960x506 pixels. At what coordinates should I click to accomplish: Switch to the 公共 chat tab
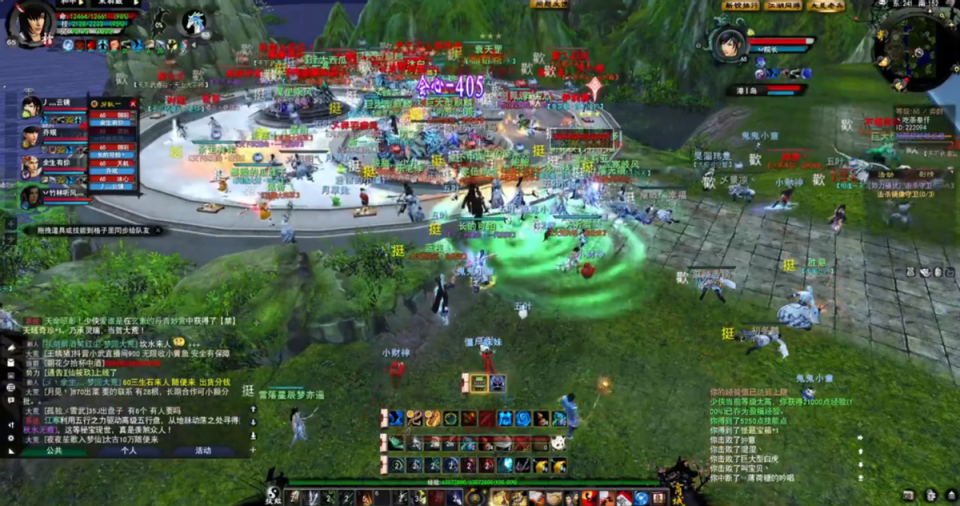click(x=54, y=451)
